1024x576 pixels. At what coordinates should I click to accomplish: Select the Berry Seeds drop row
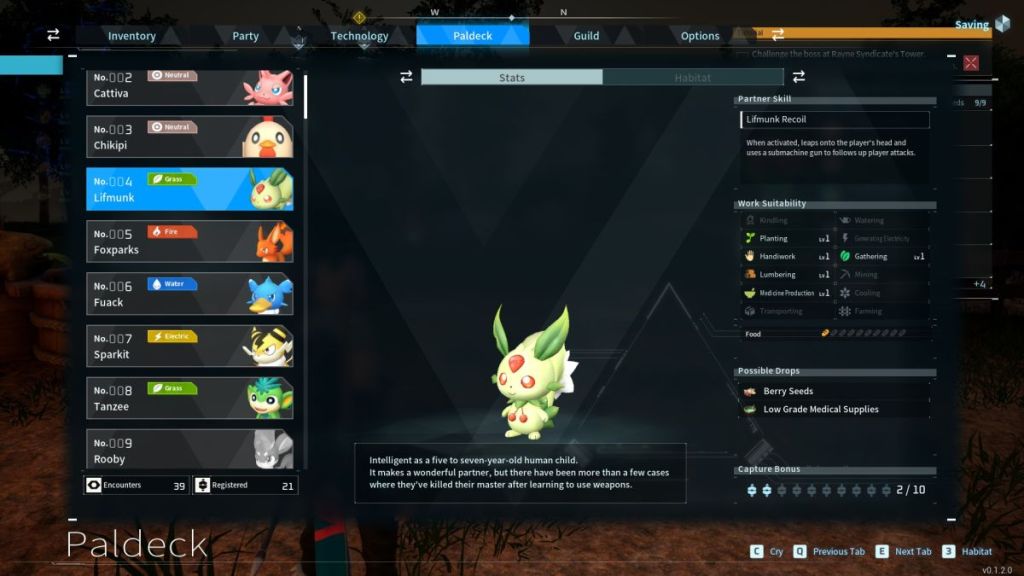click(x=835, y=391)
